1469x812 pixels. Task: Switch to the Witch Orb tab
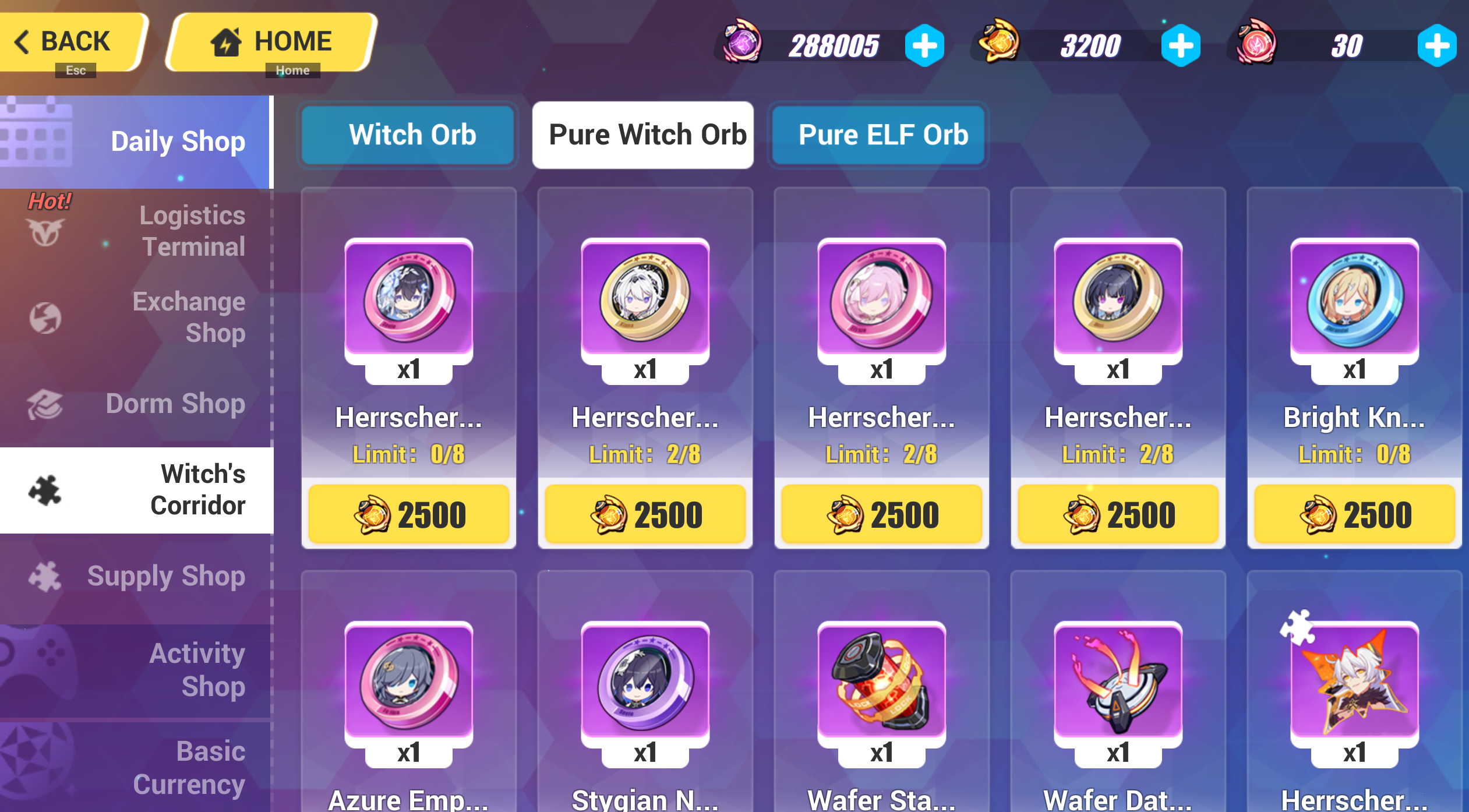(408, 134)
